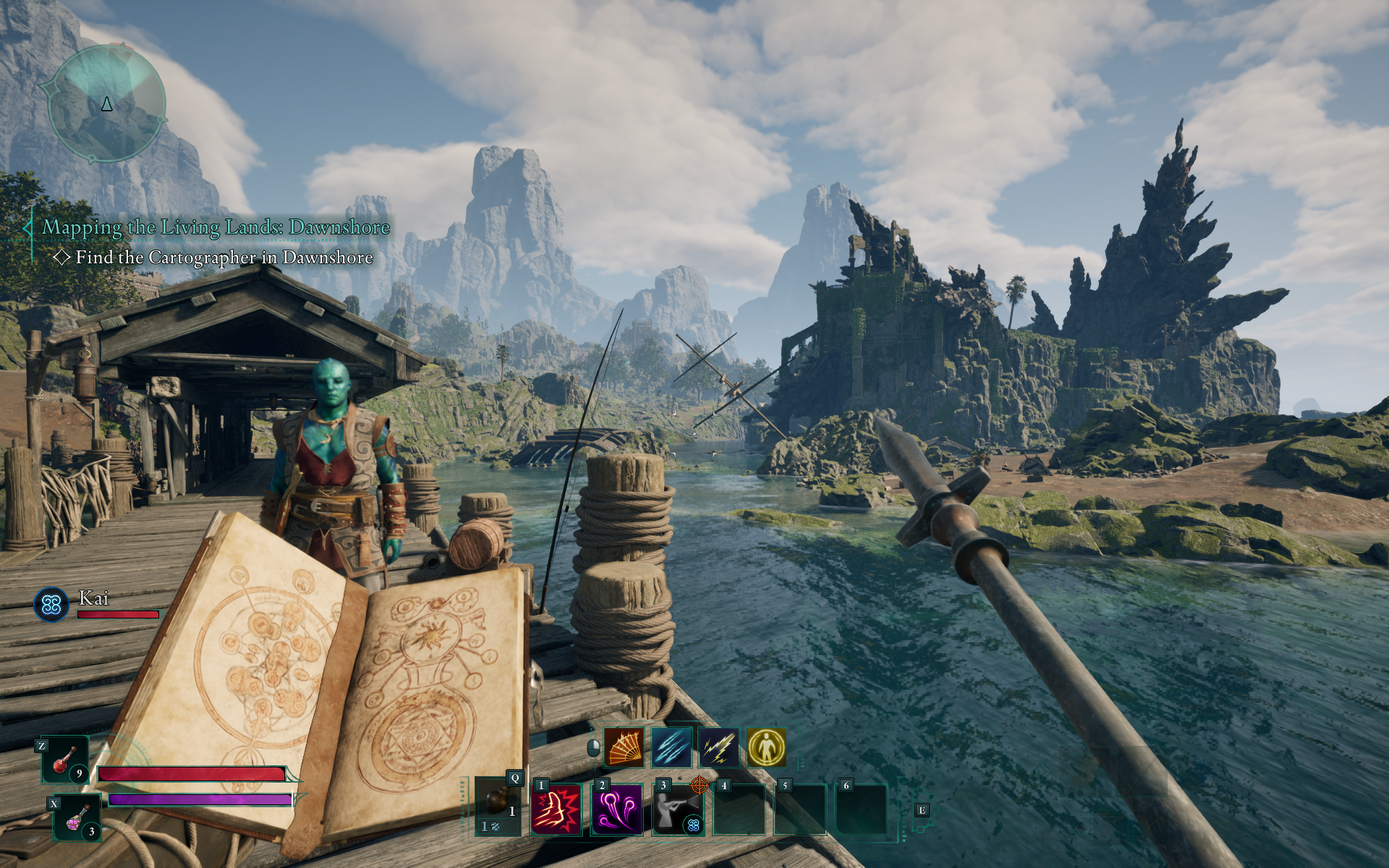Trigger Kai's gunshot ability in slot 3
The height and width of the screenshot is (868, 1389).
(678, 809)
